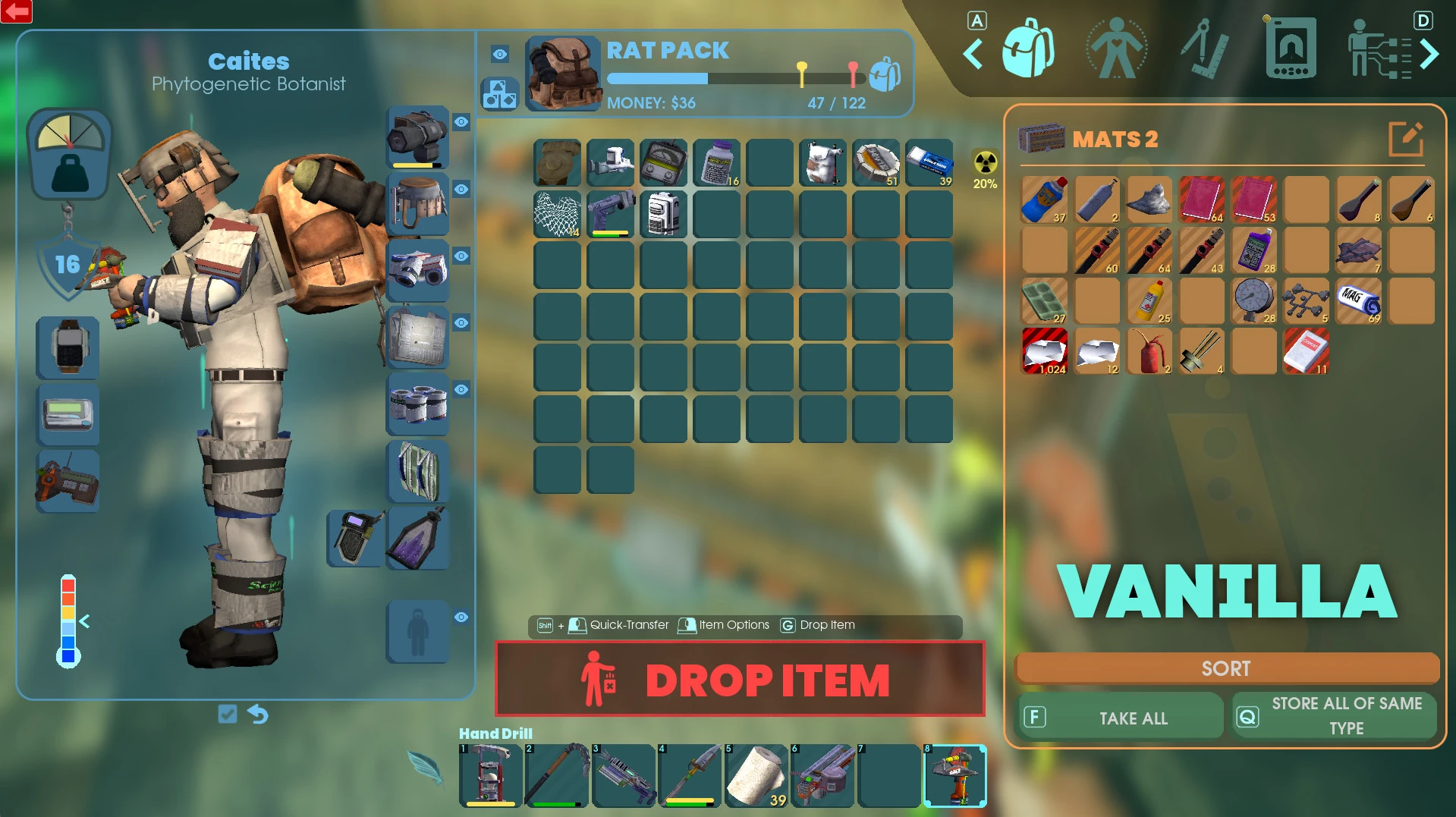Select the paper towel roll hotbar slot
1456x817 pixels.
click(x=756, y=775)
